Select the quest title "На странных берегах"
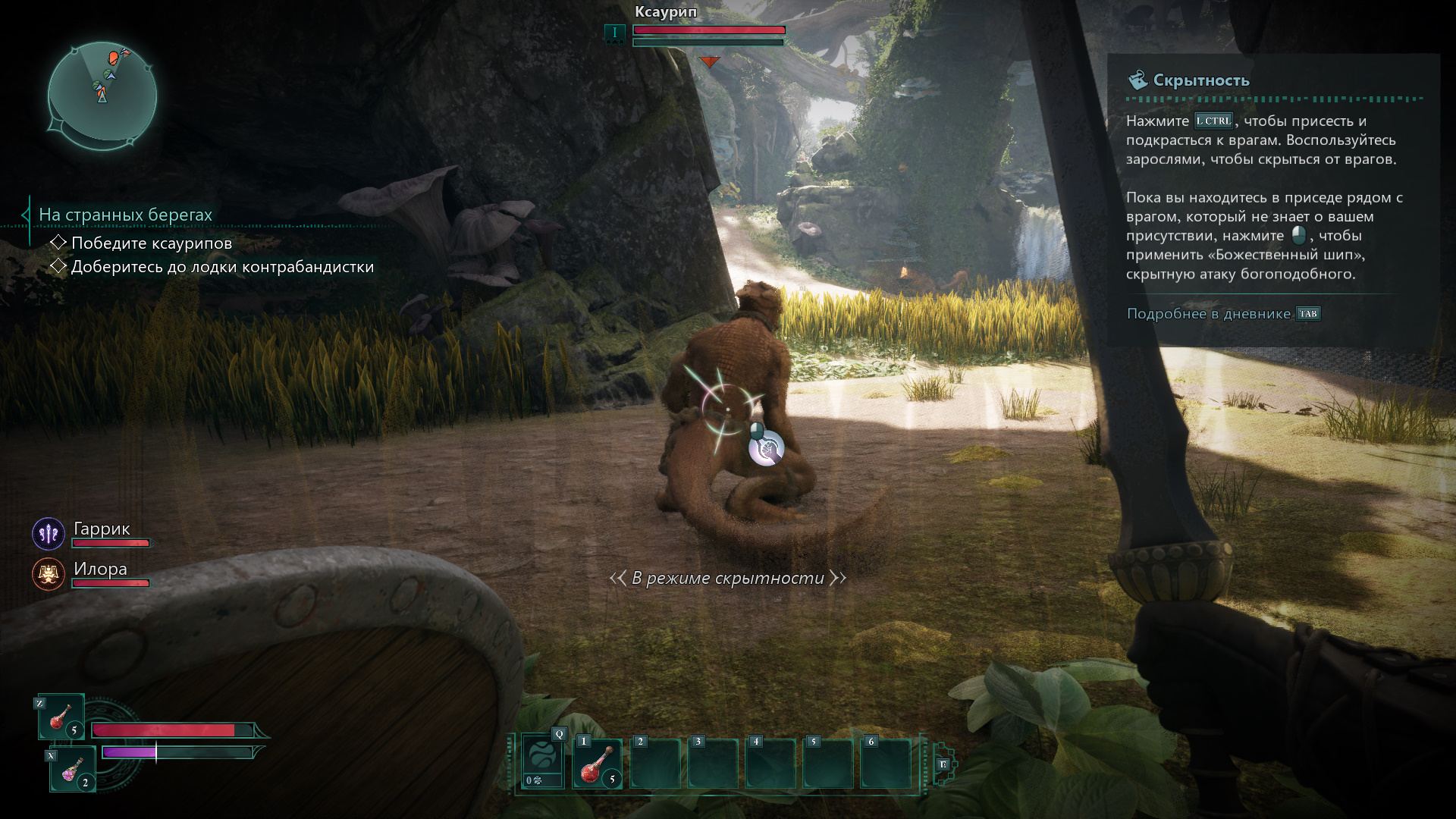 125,215
